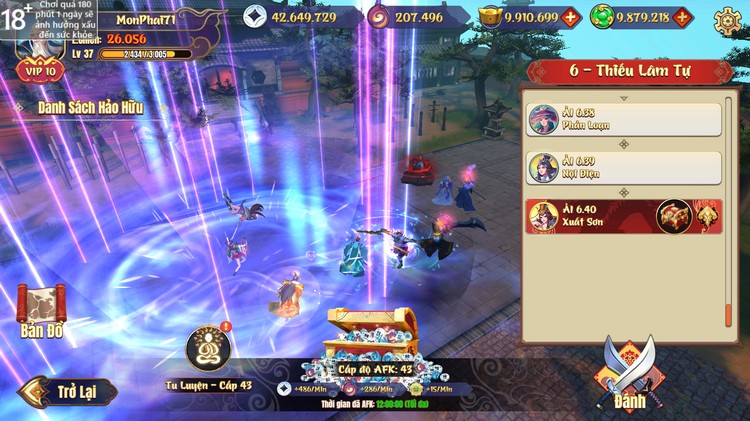Select stage Ải 6.38 Phản Loạn
The width and height of the screenshot is (750, 421).
click(624, 119)
